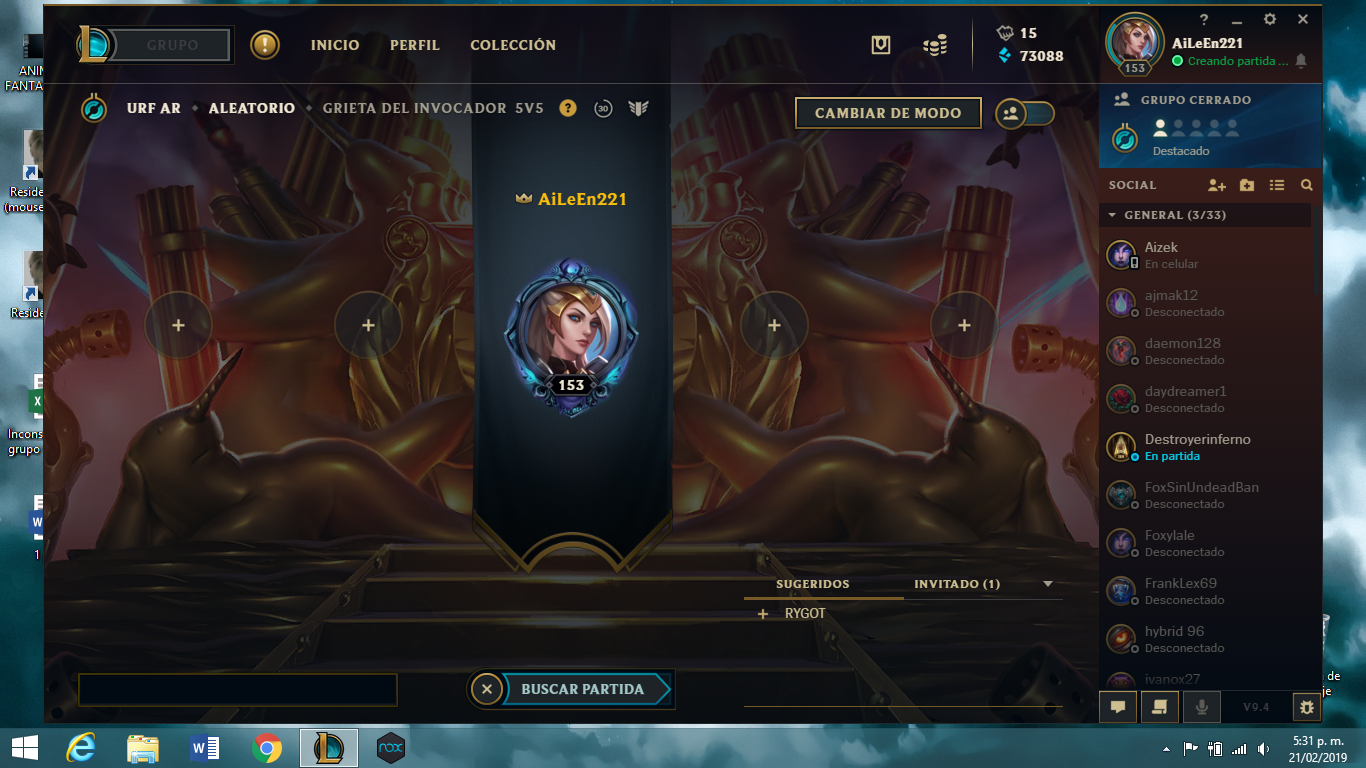The height and width of the screenshot is (768, 1366).
Task: Toggle the open/closed party switch
Action: pyautogui.click(x=1024, y=113)
